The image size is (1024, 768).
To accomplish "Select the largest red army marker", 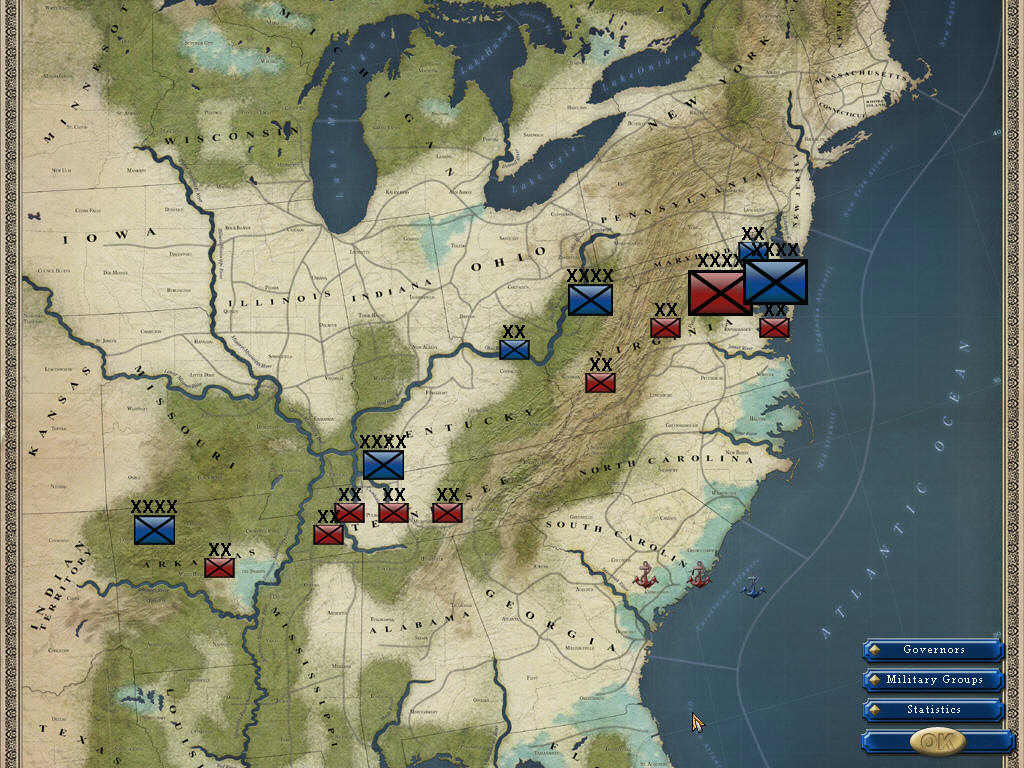I will 717,292.
